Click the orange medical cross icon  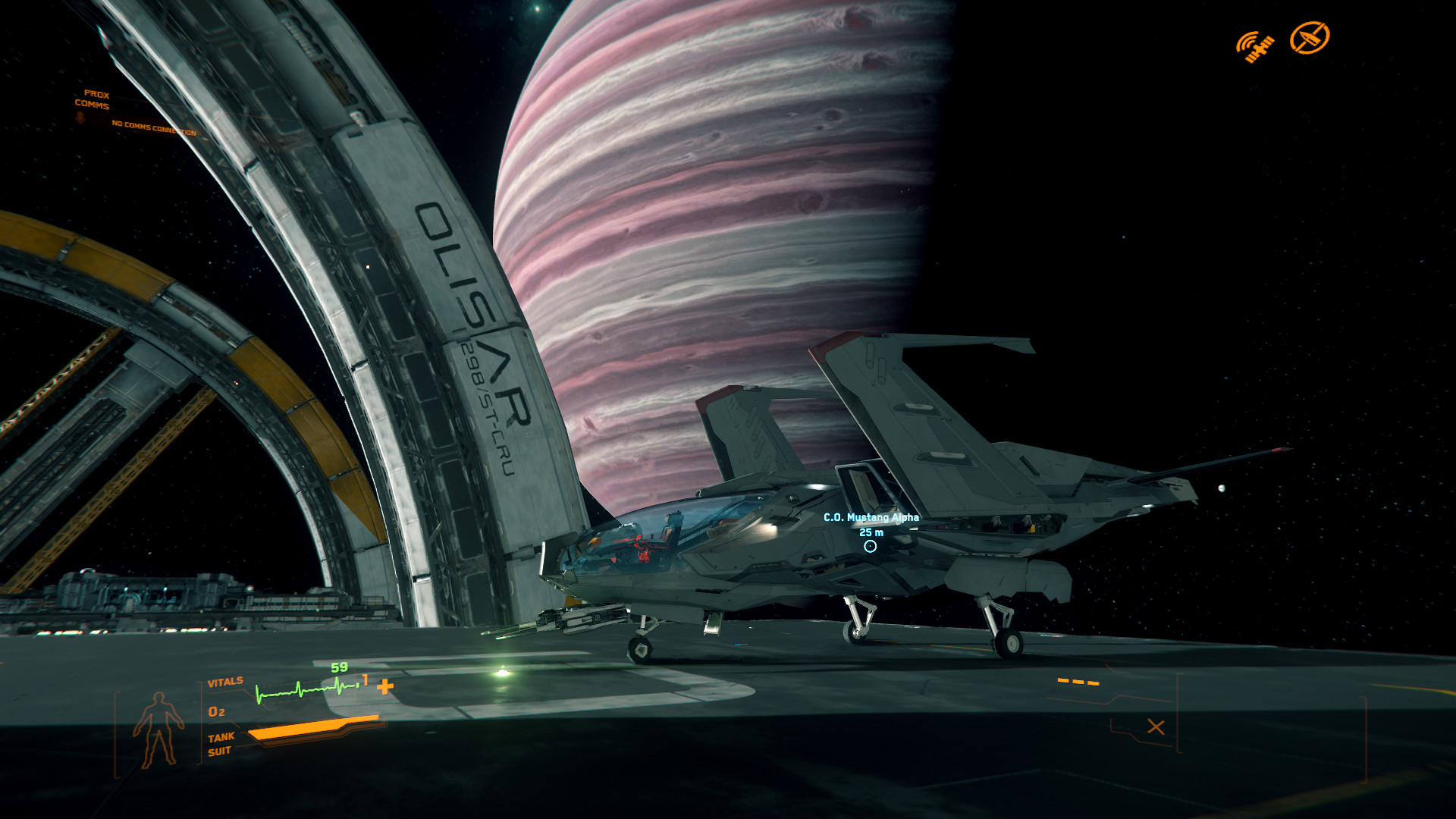coord(385,687)
